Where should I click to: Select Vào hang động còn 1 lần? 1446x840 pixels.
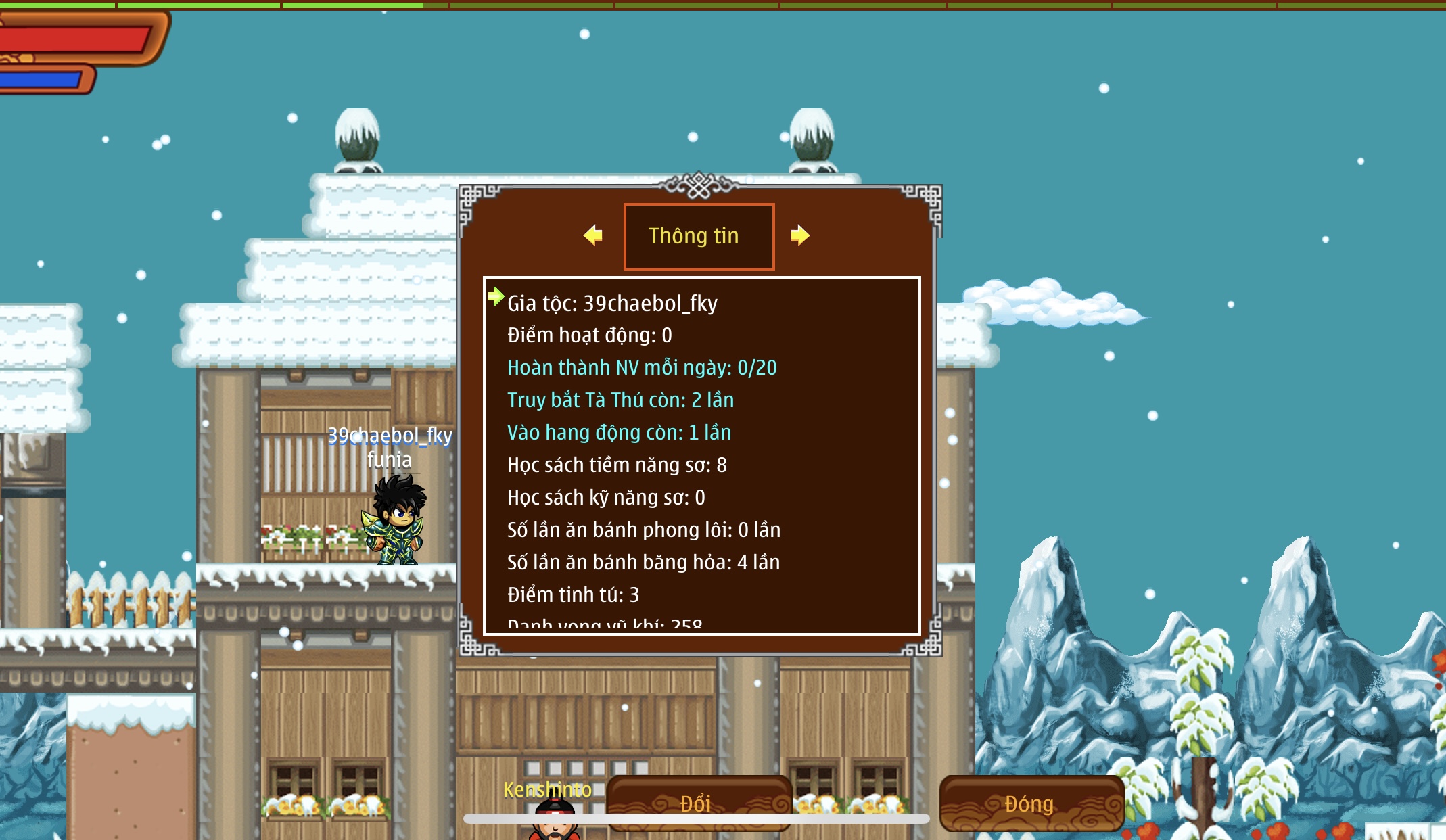(619, 433)
